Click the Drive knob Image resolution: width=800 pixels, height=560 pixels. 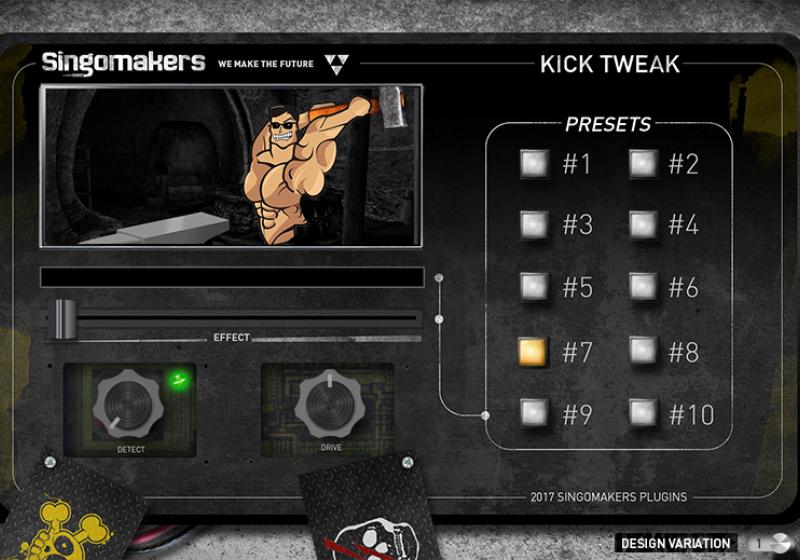click(x=330, y=402)
